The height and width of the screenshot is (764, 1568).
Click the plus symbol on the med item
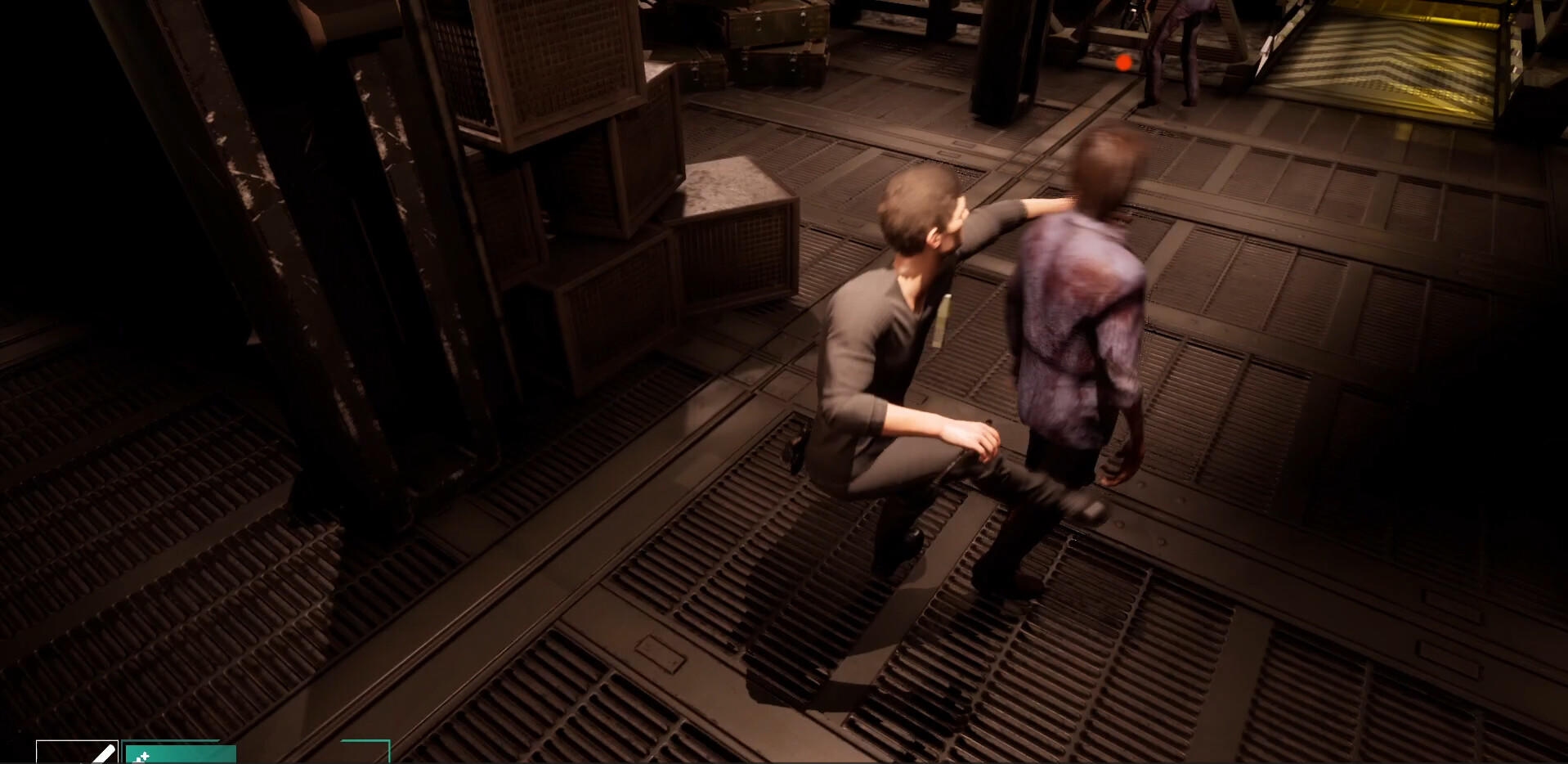(x=144, y=754)
